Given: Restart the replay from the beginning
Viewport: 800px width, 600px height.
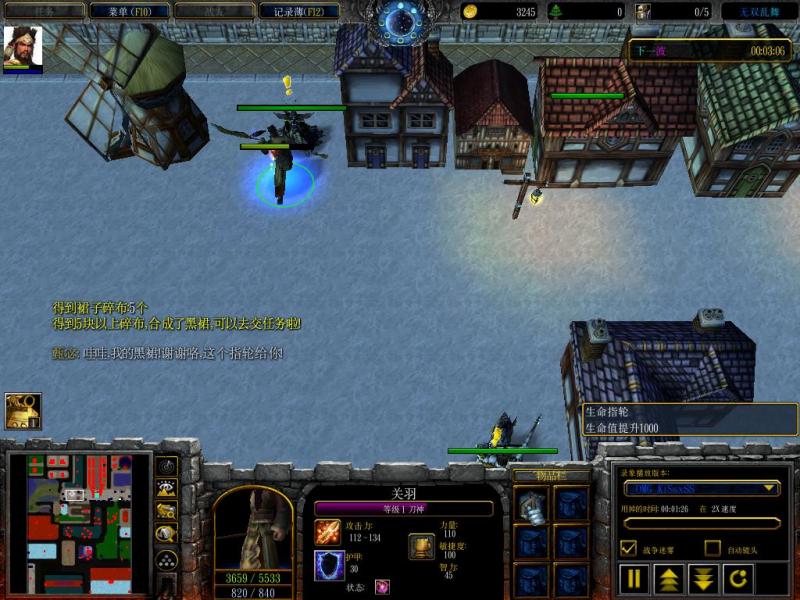Looking at the screenshot, I should point(735,578).
